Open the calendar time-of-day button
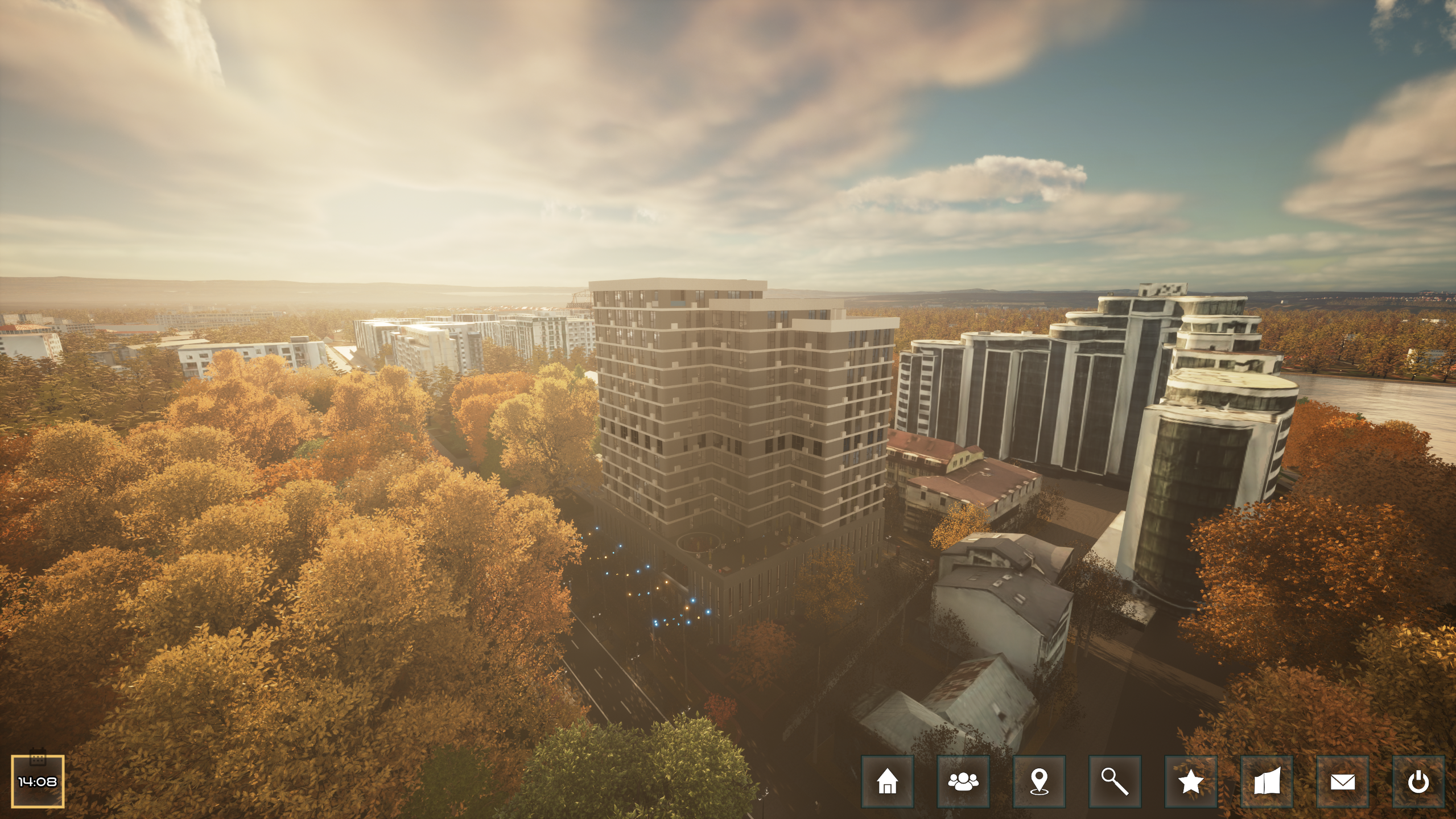The height and width of the screenshot is (819, 1456). pyautogui.click(x=38, y=781)
